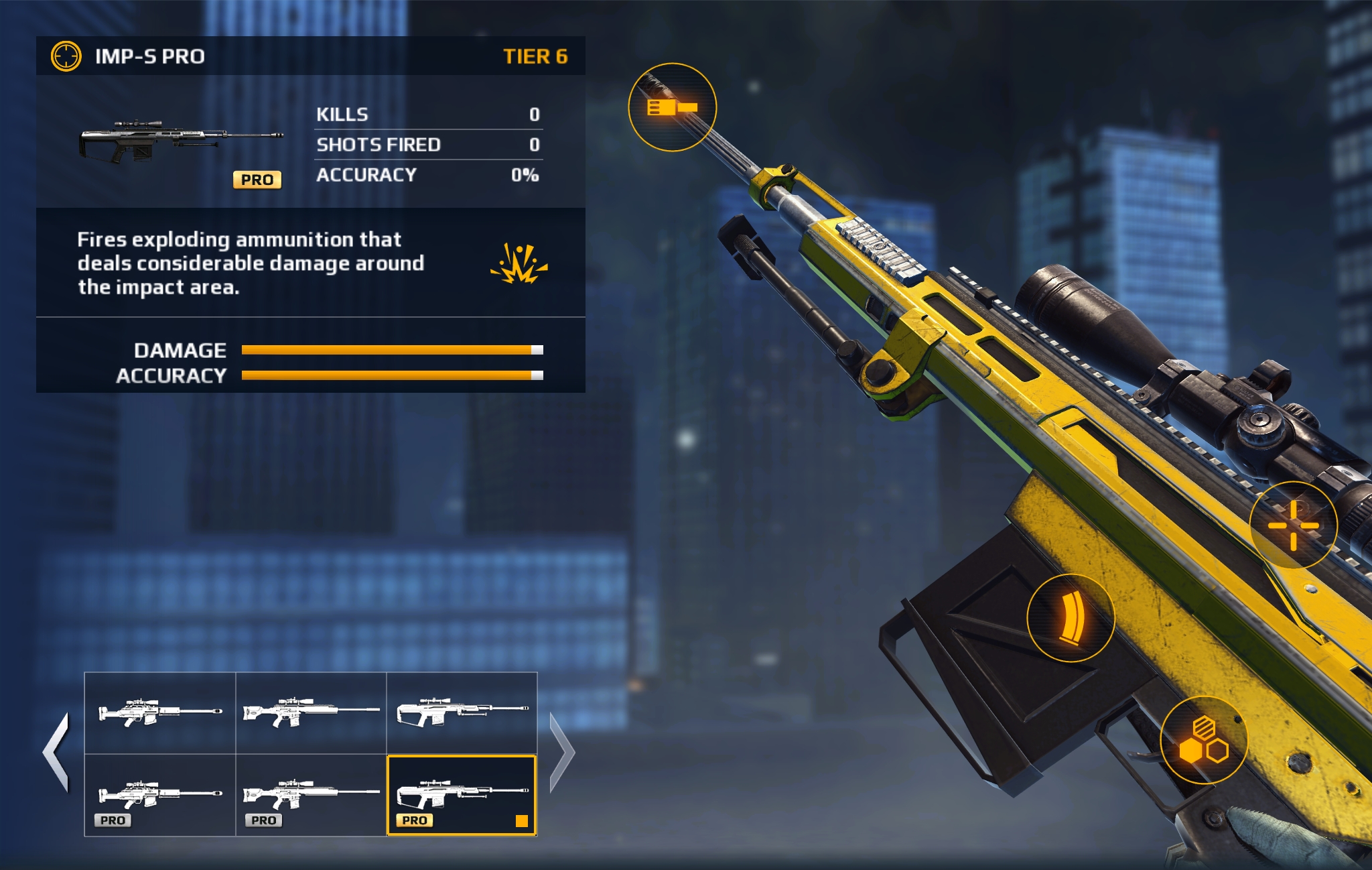The height and width of the screenshot is (870, 1372).
Task: Show the next page of weapons
Action: point(561,753)
